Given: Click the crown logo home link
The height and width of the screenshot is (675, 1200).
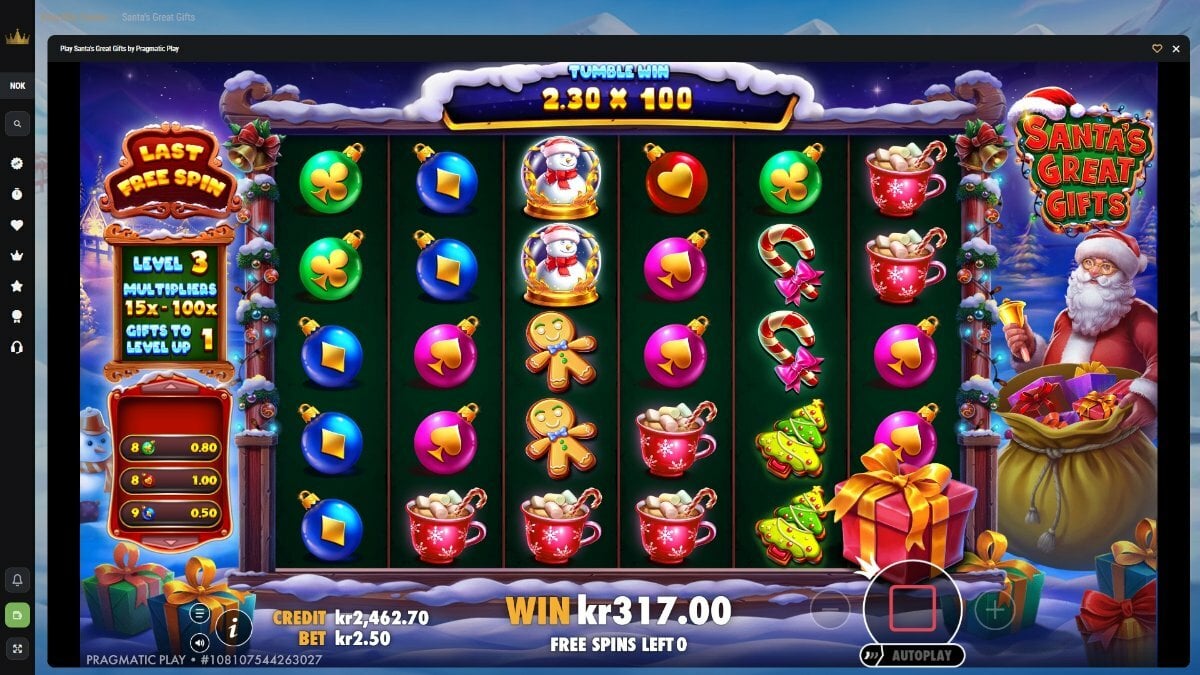Looking at the screenshot, I should point(17,38).
